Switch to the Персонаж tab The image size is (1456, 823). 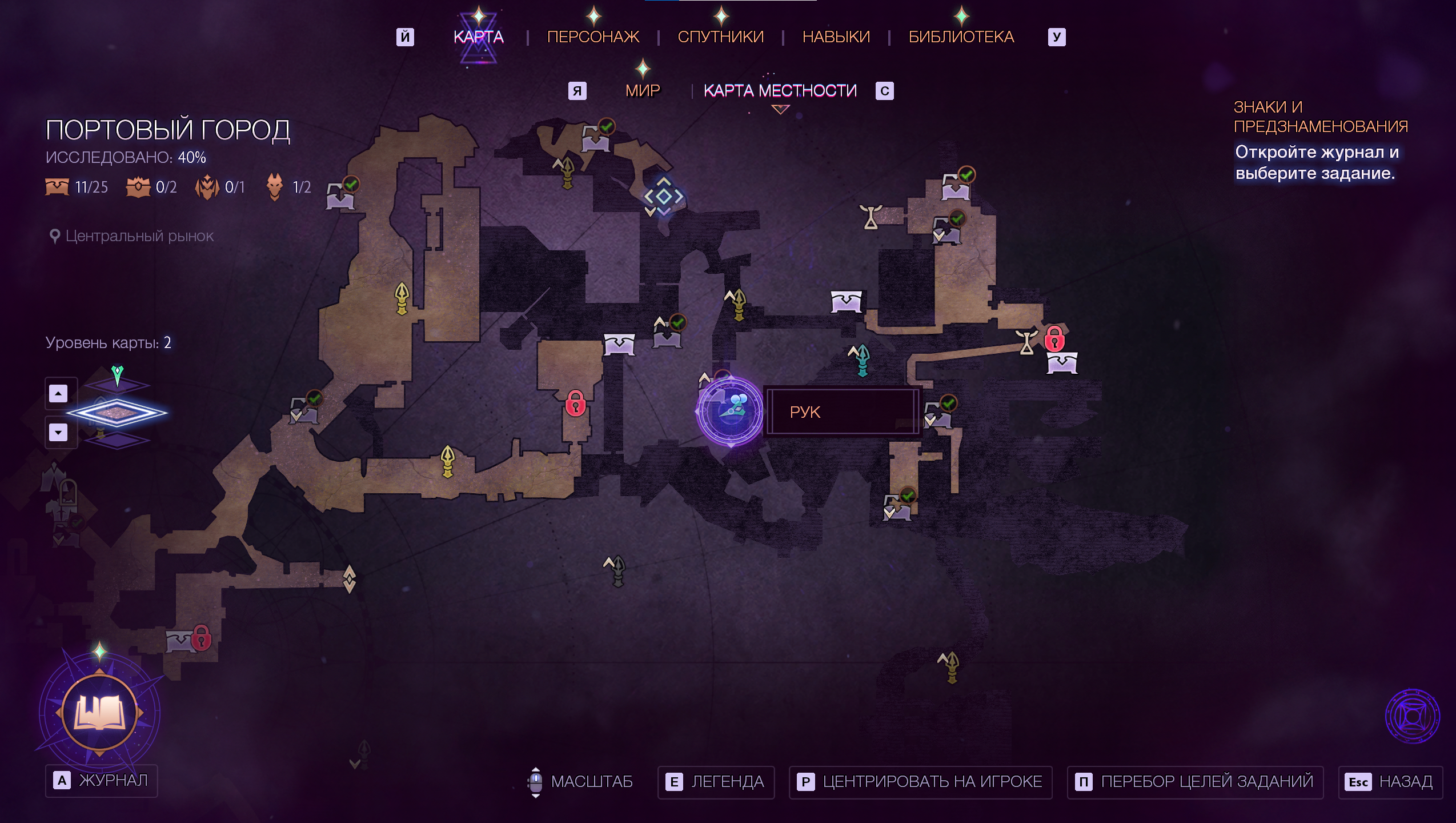click(593, 37)
